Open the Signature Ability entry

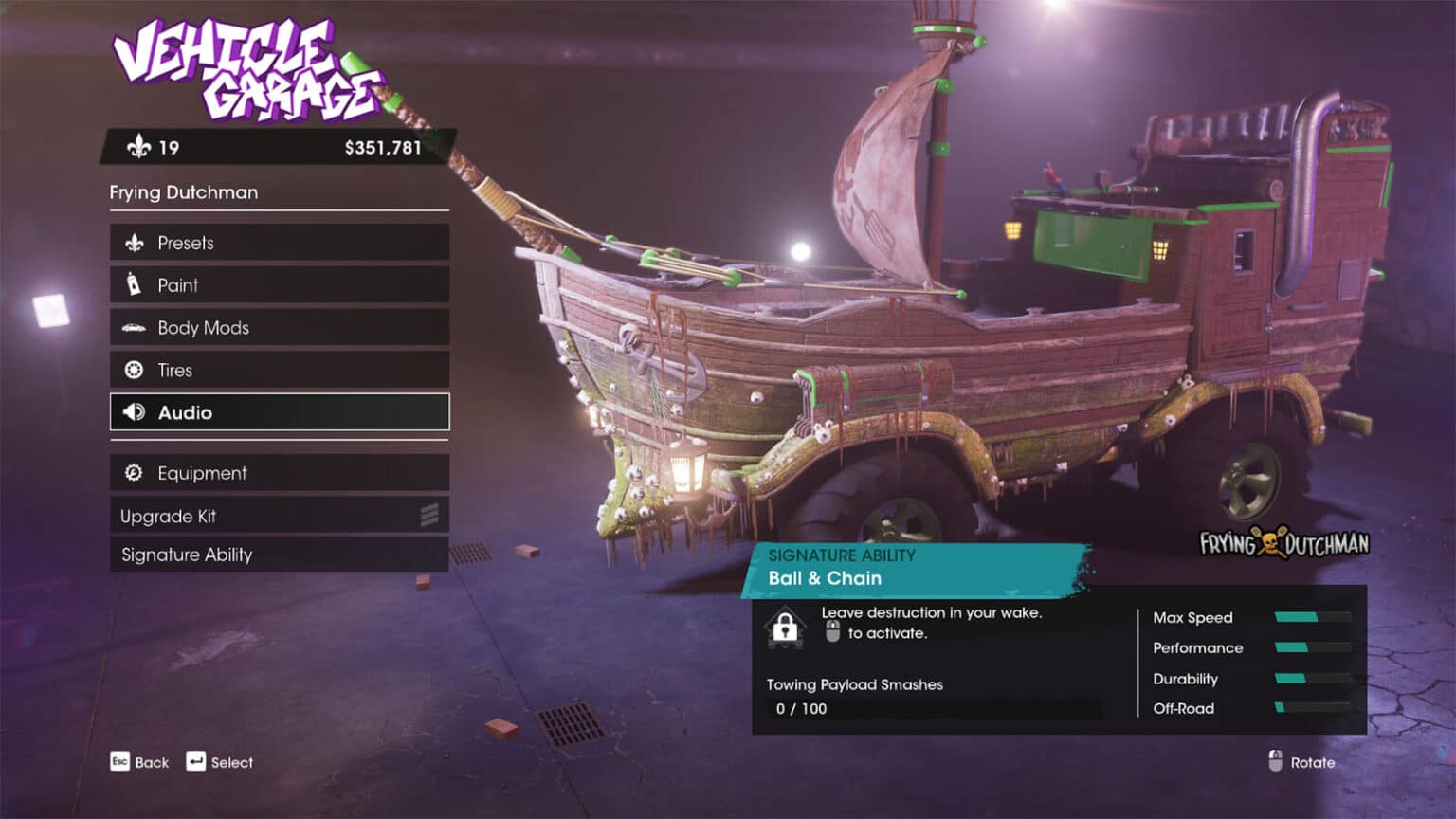279,555
